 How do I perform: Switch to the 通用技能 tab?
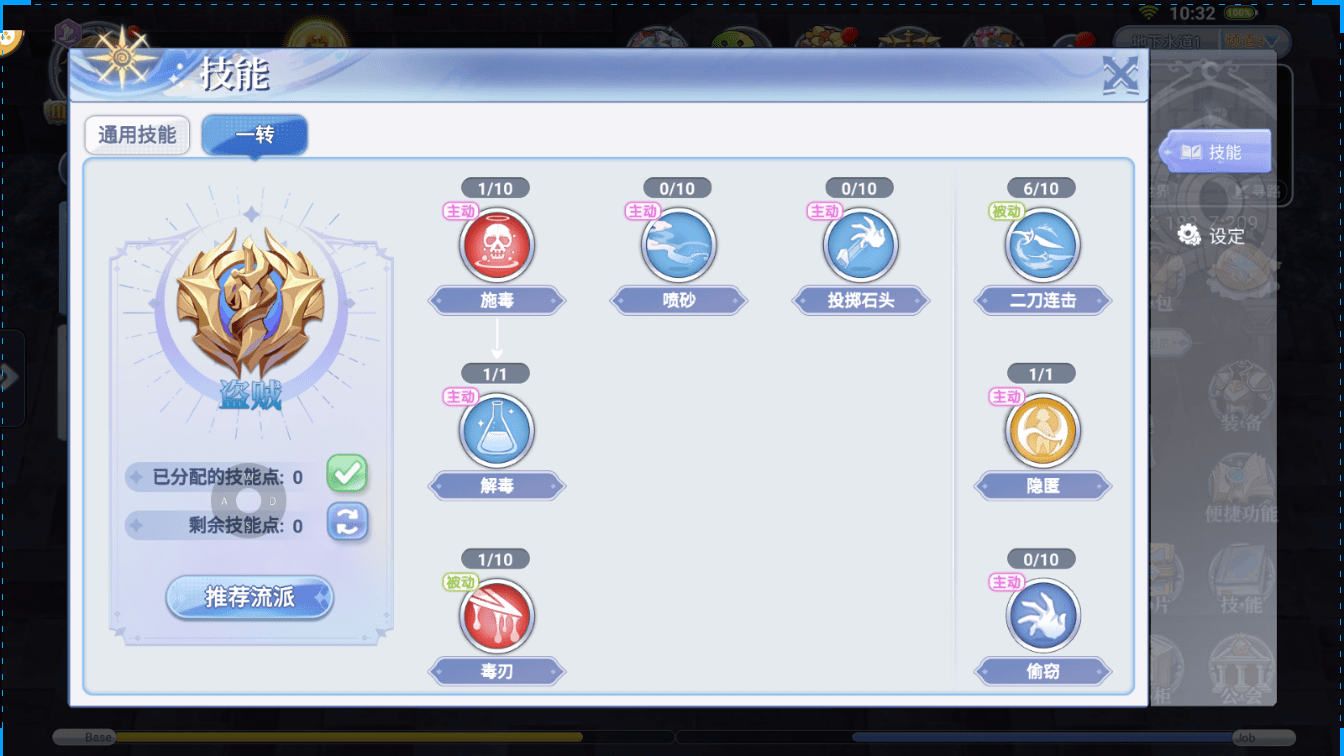pos(137,135)
